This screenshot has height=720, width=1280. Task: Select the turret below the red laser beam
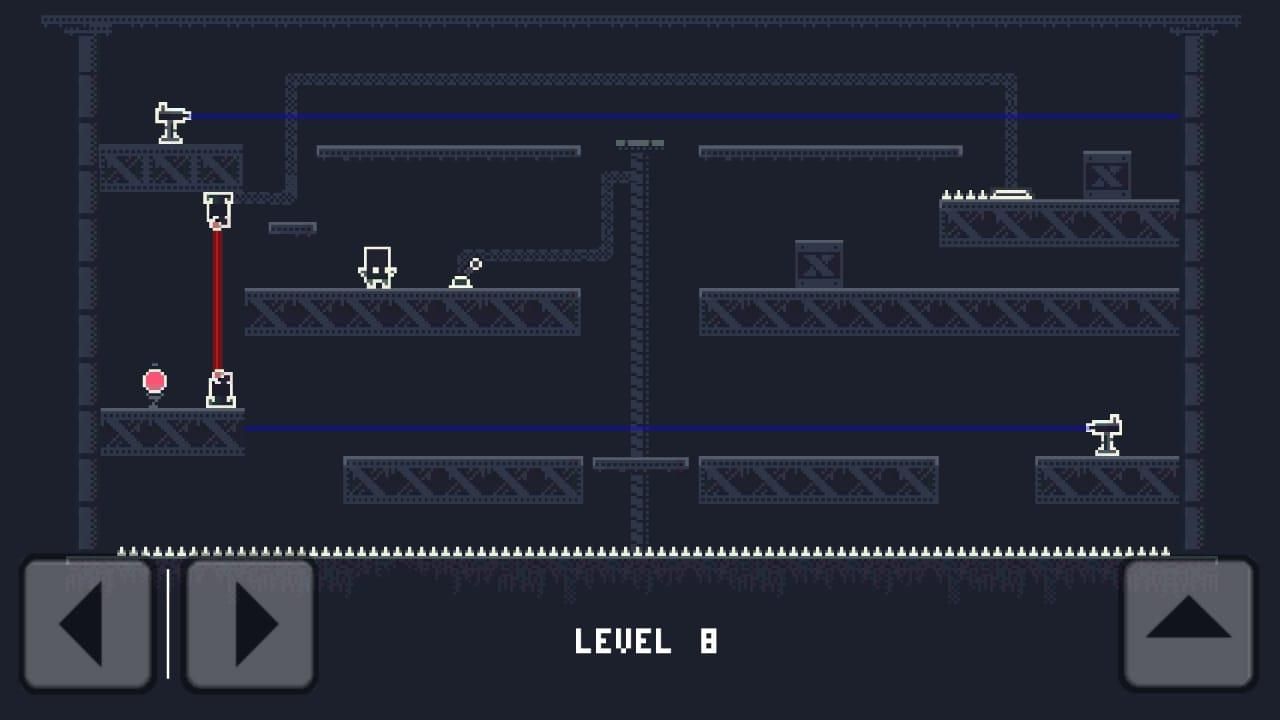(x=221, y=389)
